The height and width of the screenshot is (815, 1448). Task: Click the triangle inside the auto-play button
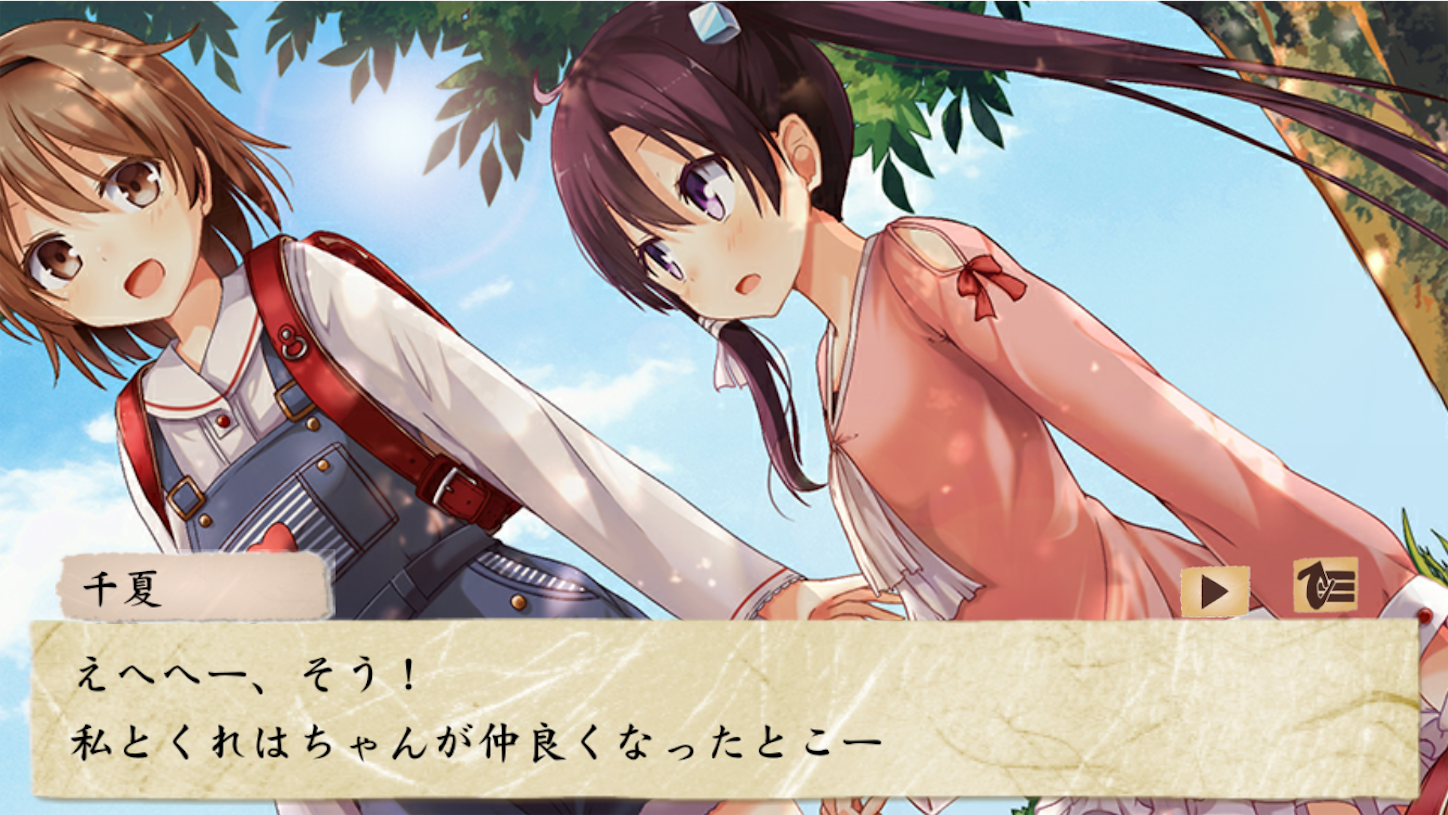click(x=1214, y=593)
